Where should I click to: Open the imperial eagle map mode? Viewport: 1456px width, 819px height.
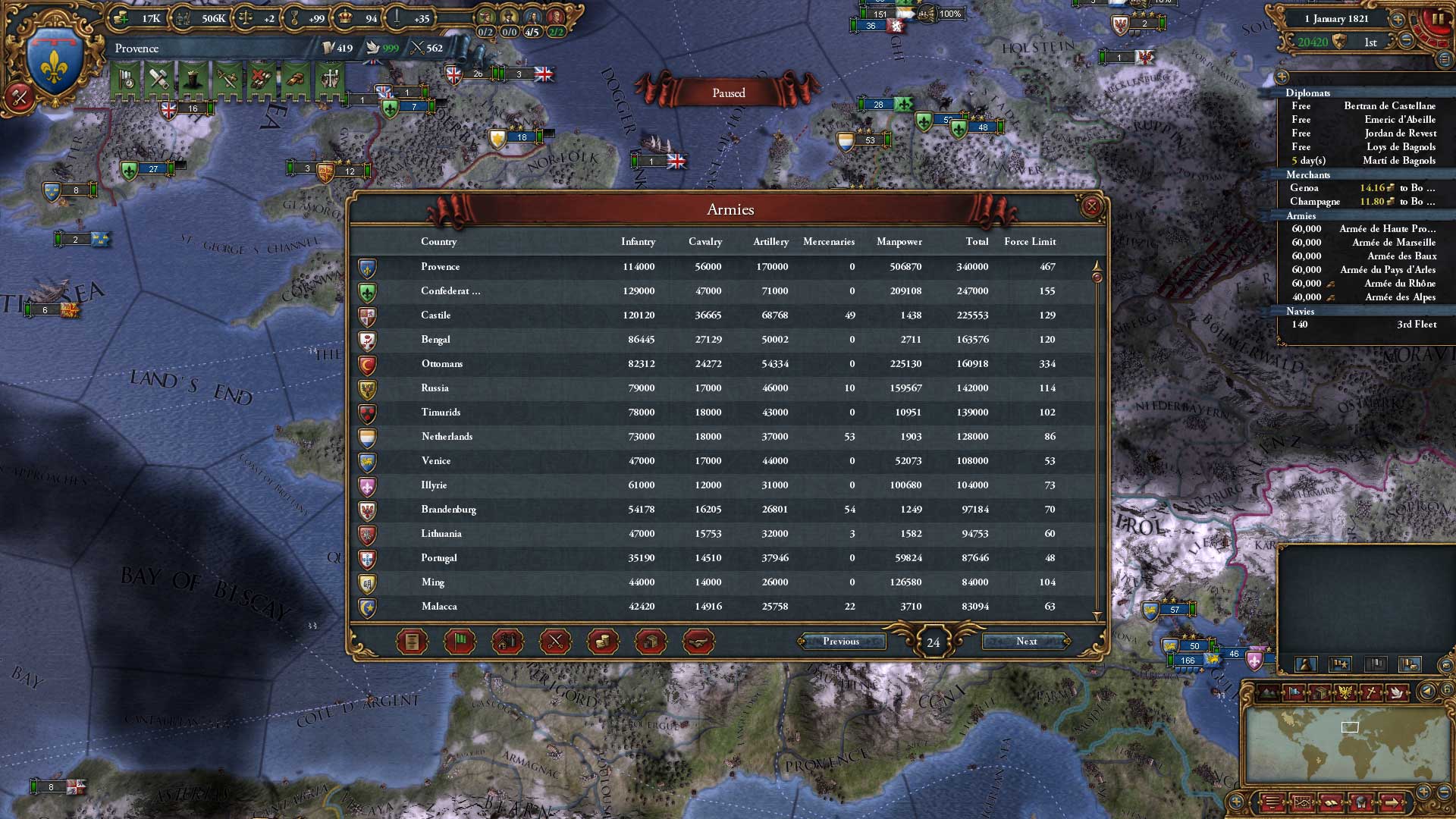(x=1345, y=692)
